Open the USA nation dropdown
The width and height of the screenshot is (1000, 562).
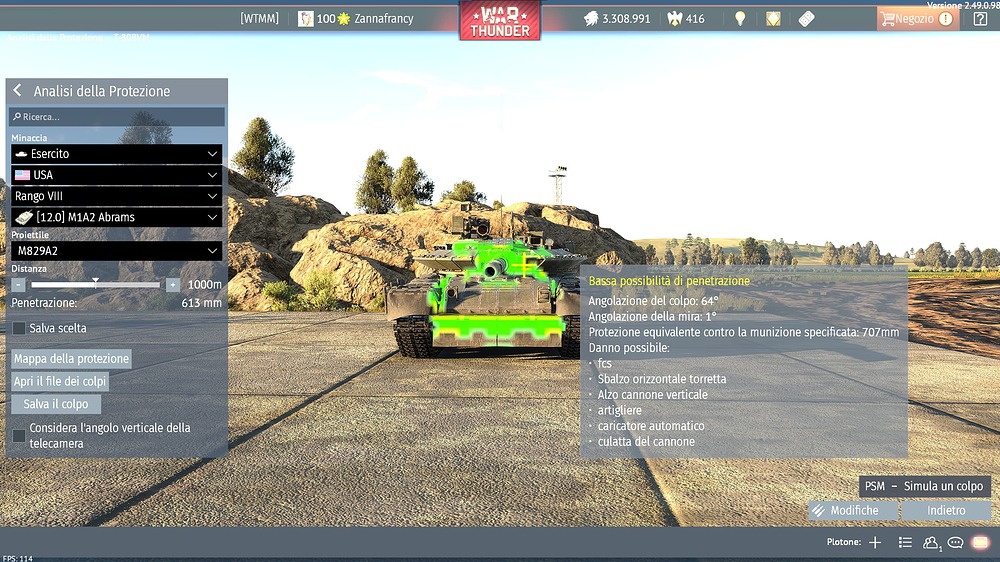click(116, 175)
